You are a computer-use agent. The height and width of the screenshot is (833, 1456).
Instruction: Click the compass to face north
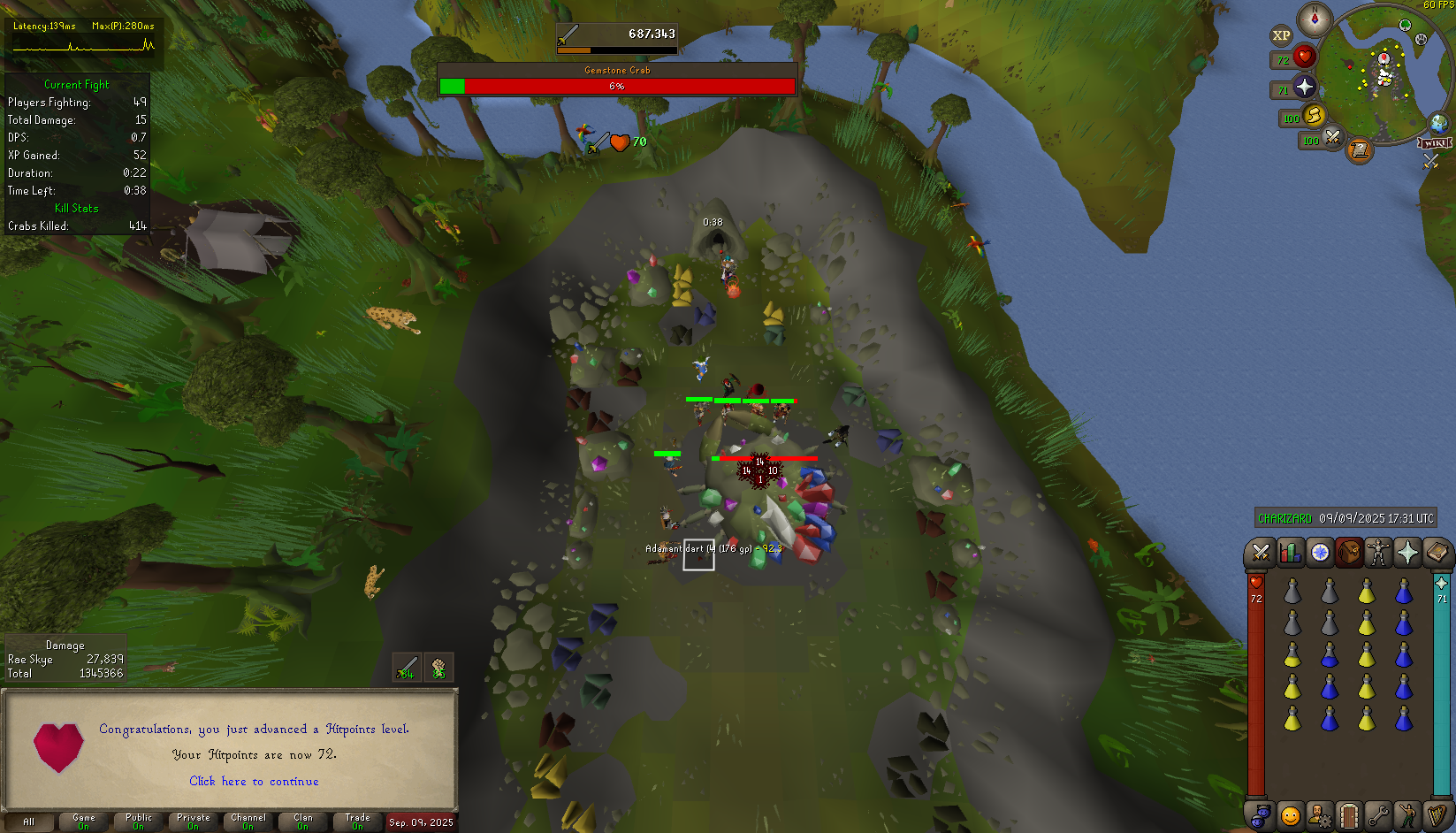tap(1315, 19)
